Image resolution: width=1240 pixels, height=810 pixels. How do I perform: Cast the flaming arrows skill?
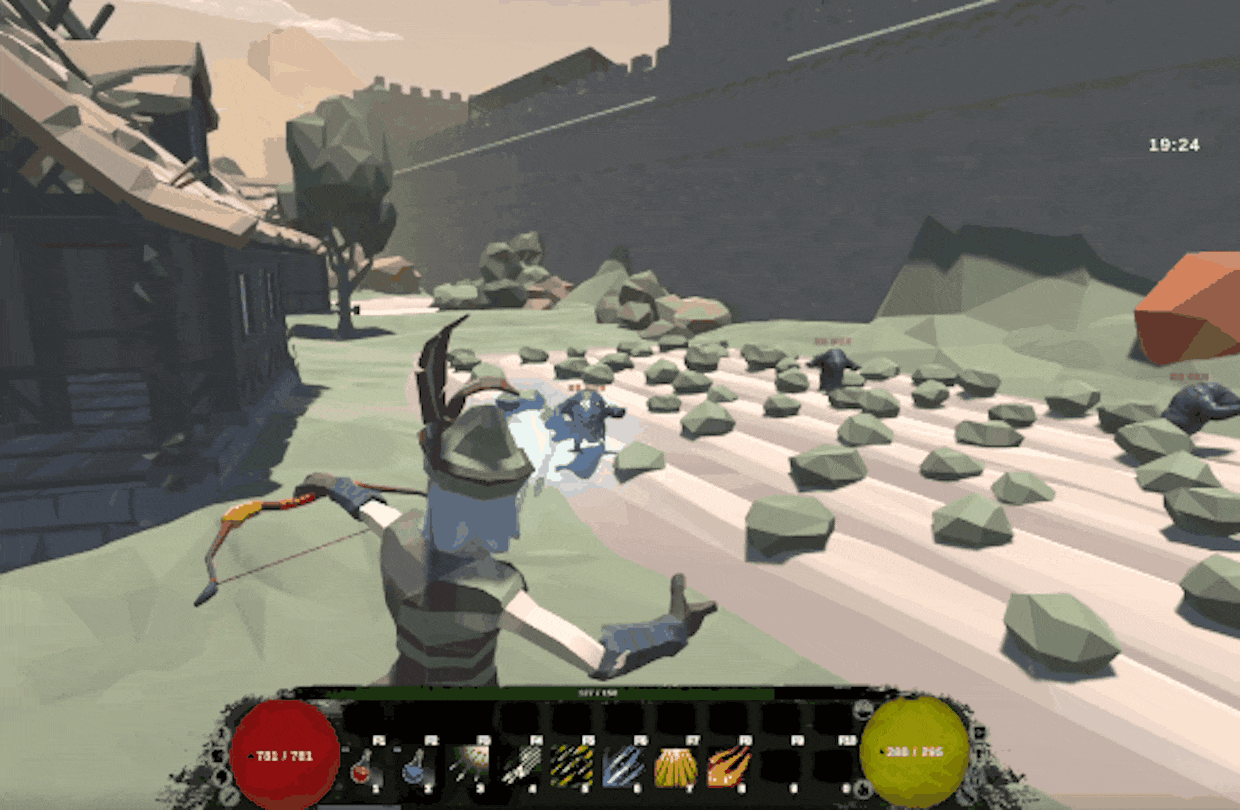tap(728, 766)
